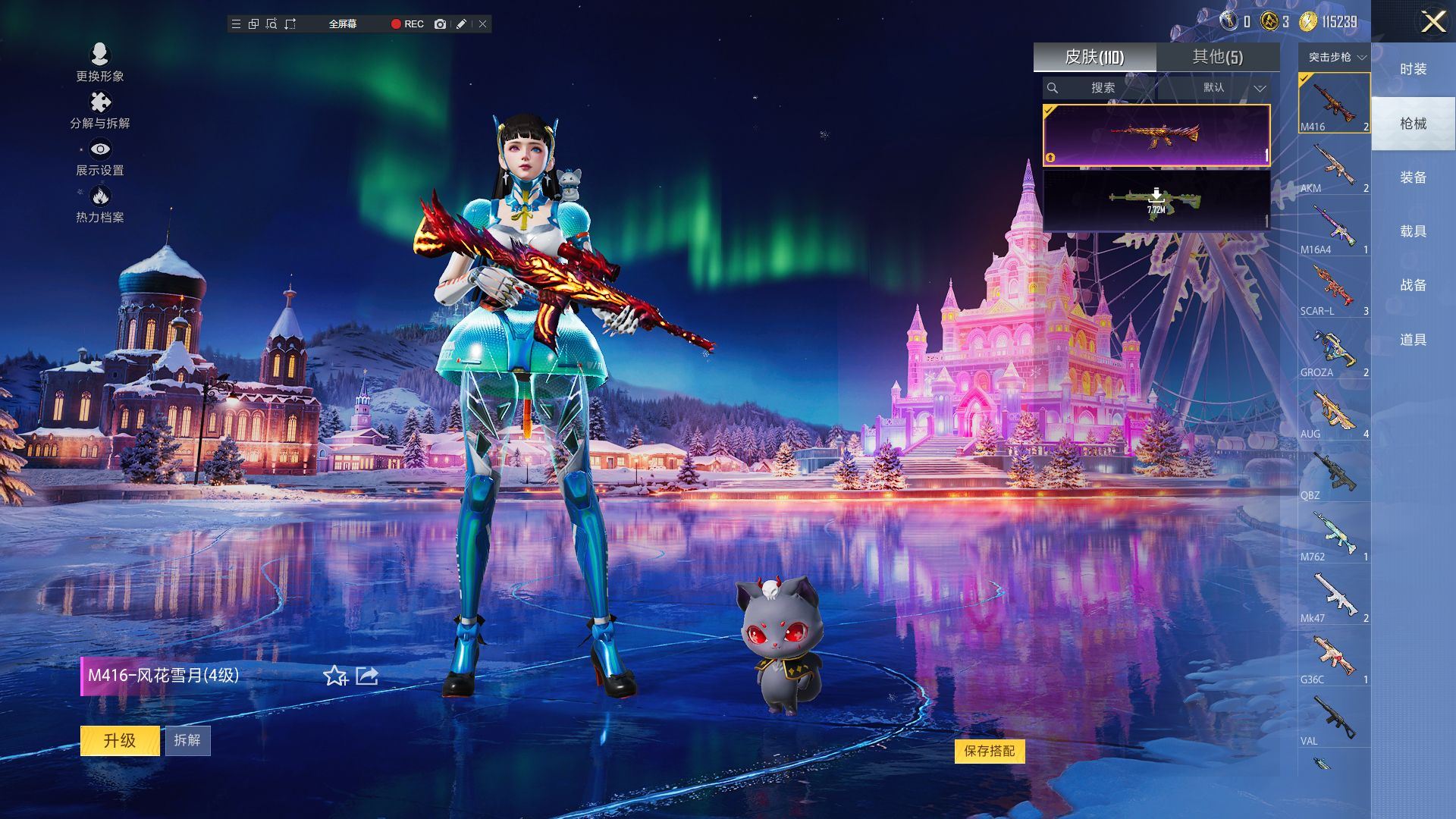Close the inventory screen with X
This screenshot has width=1456, height=819.
click(1432, 21)
